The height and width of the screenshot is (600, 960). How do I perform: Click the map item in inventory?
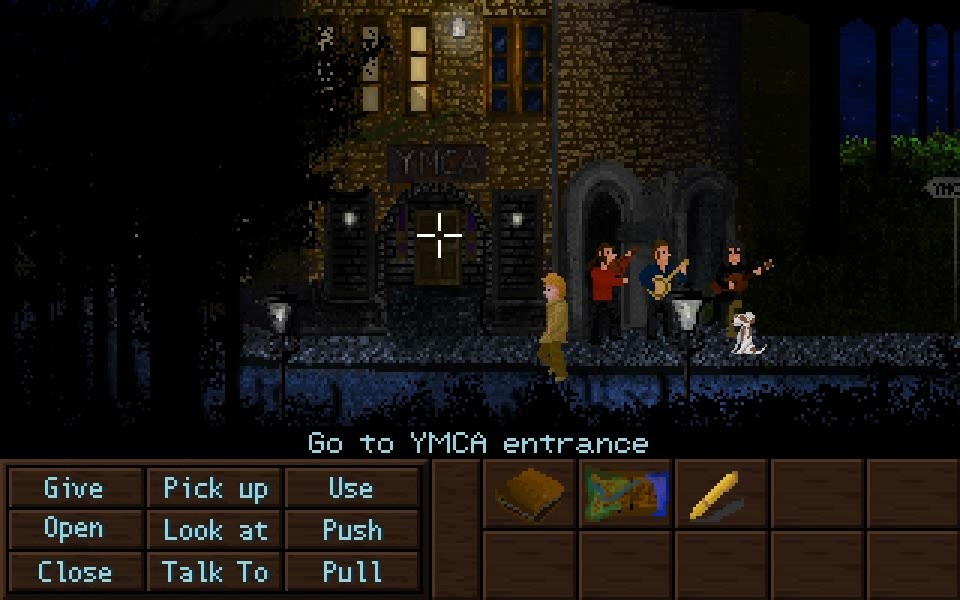(626, 494)
